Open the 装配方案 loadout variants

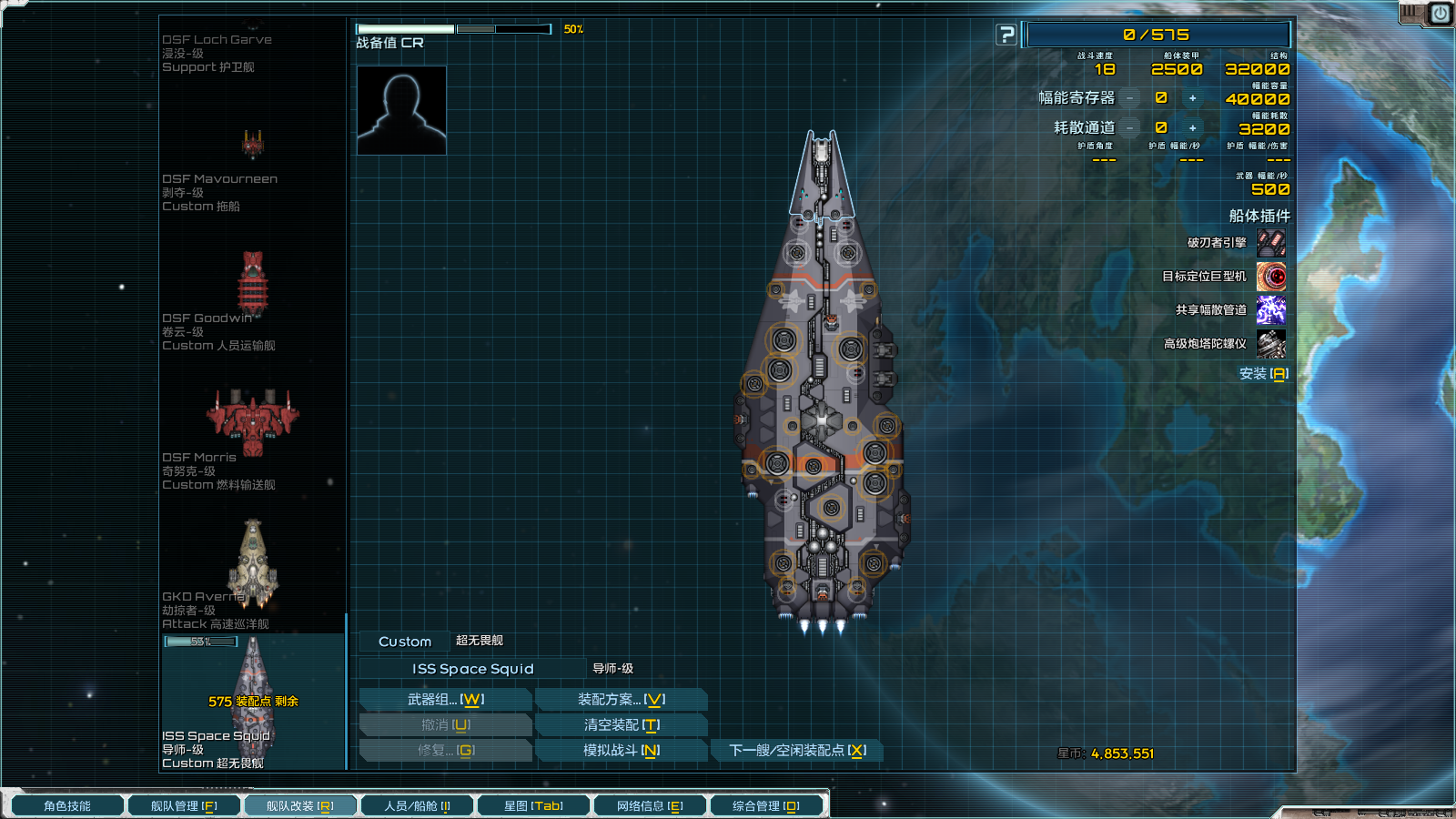[x=621, y=700]
